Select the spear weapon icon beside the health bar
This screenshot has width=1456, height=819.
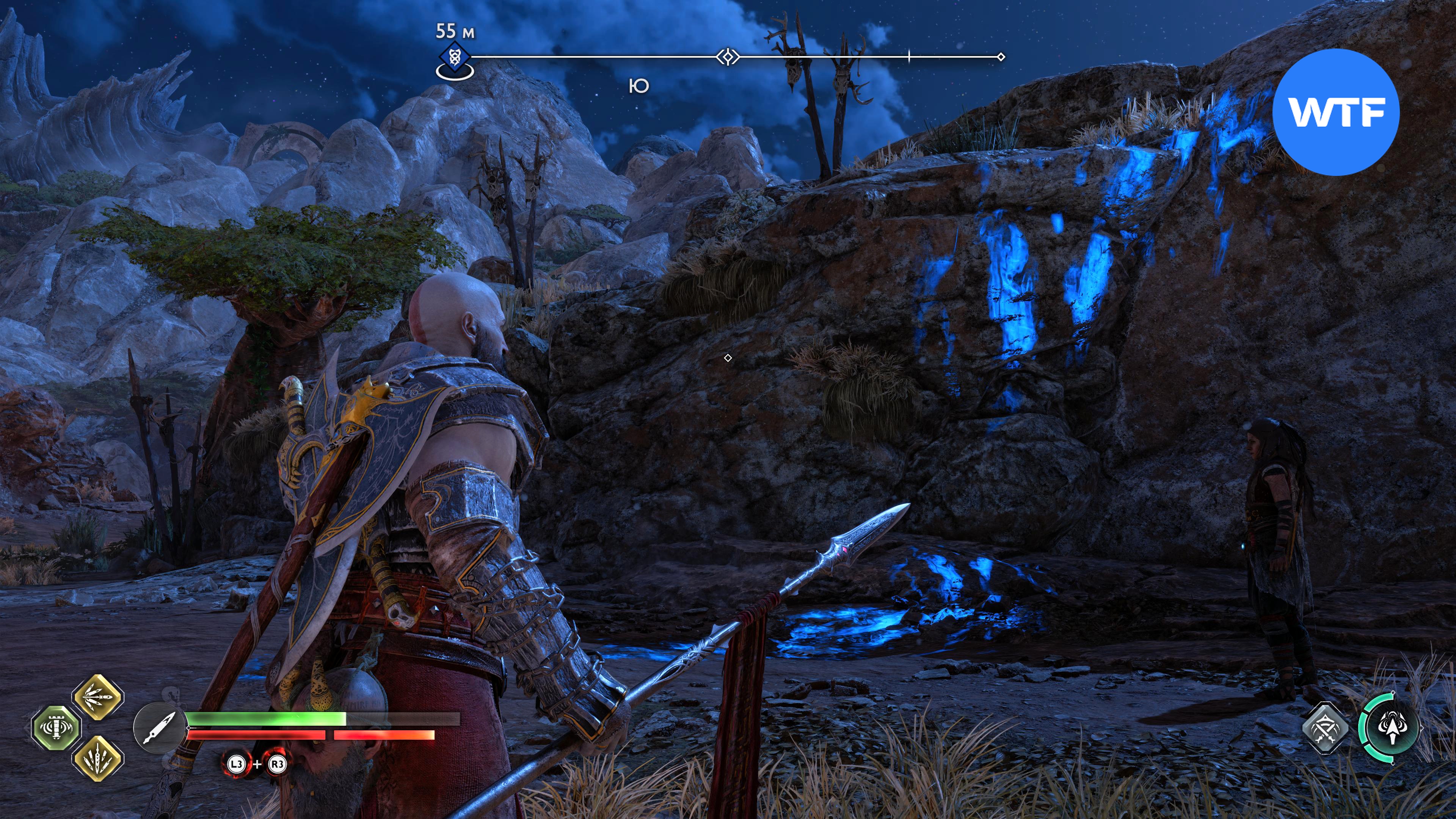[159, 728]
